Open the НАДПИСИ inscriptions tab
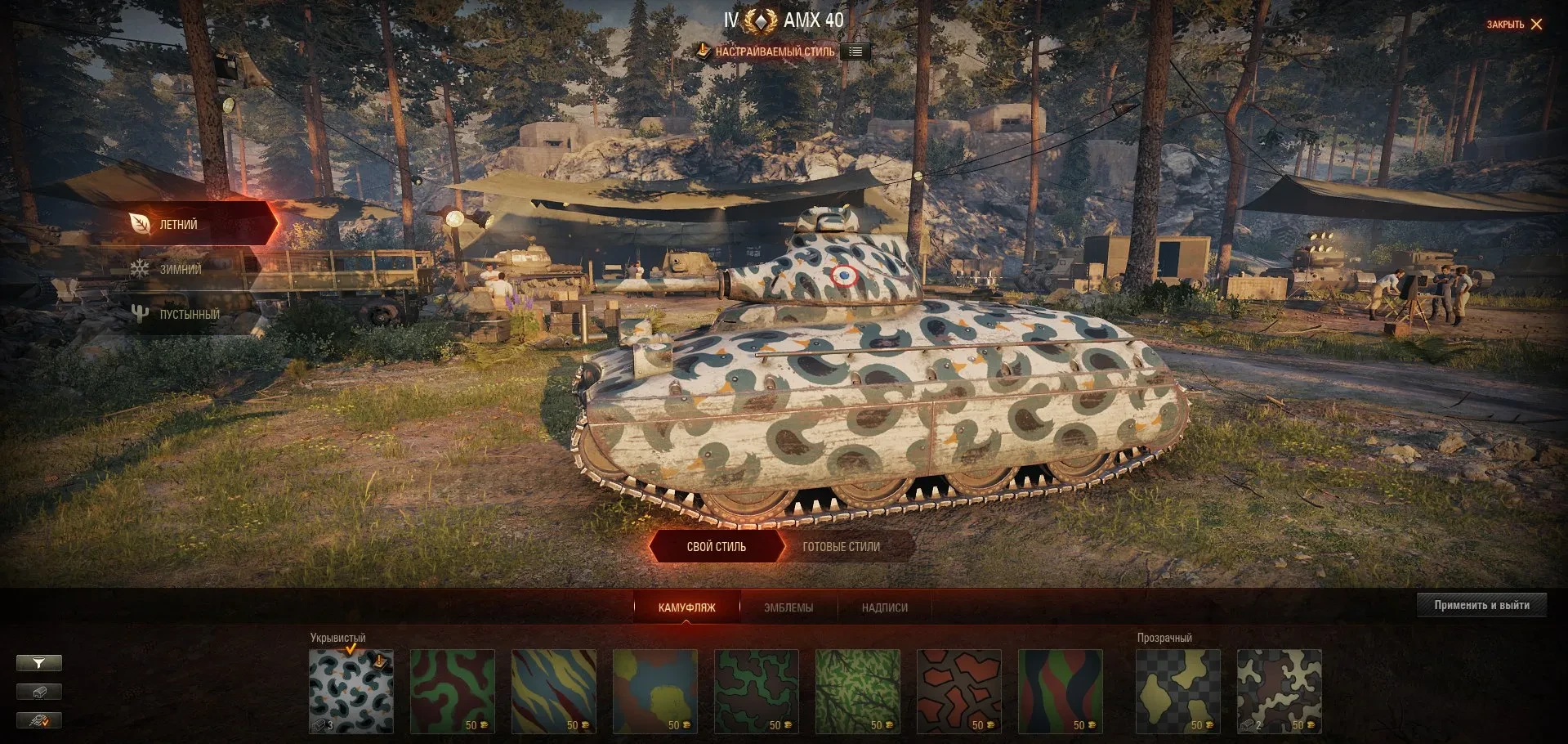Viewport: 1568px width, 744px height. (x=884, y=607)
